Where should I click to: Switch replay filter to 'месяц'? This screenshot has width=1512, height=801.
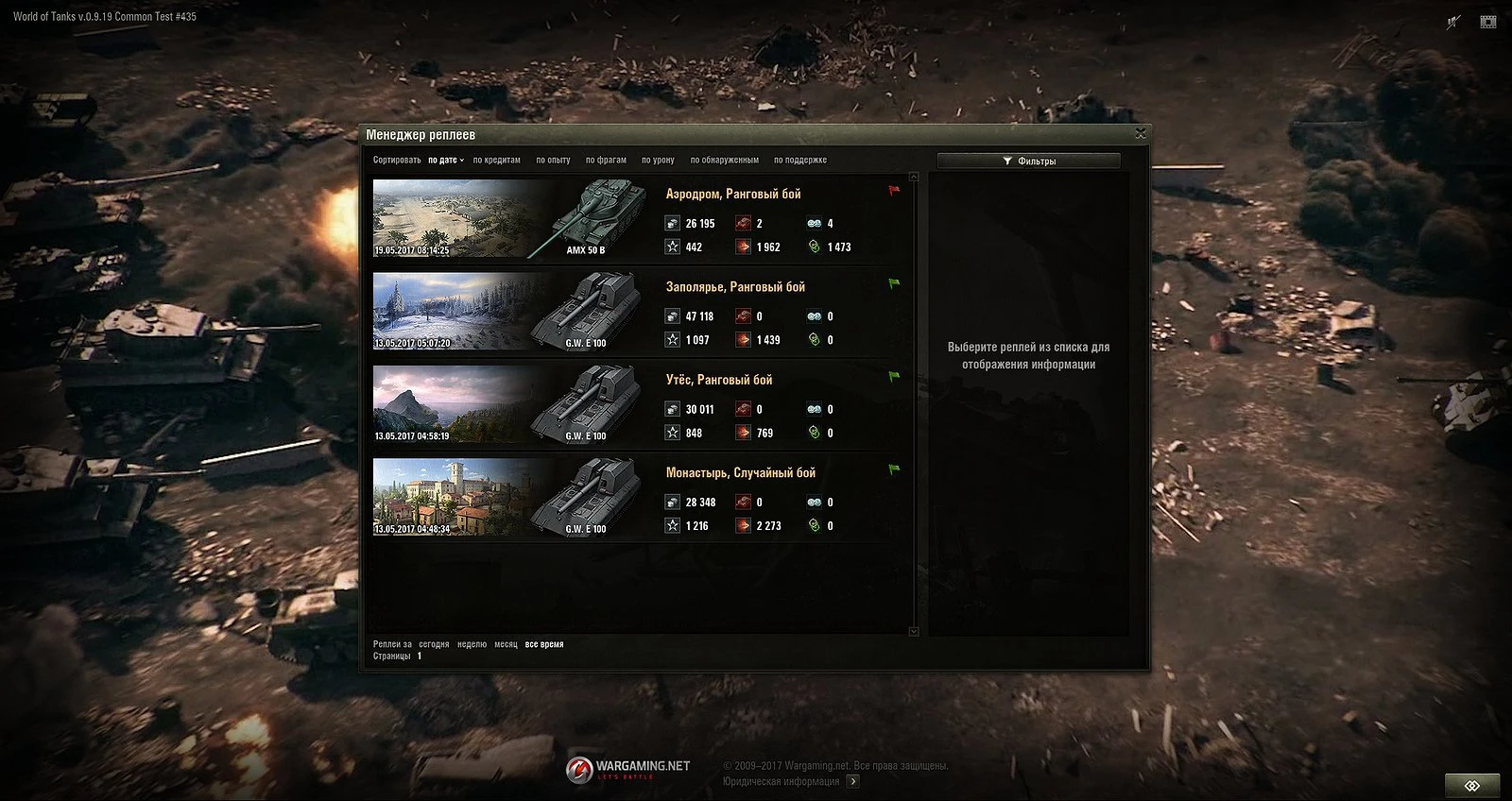(508, 642)
